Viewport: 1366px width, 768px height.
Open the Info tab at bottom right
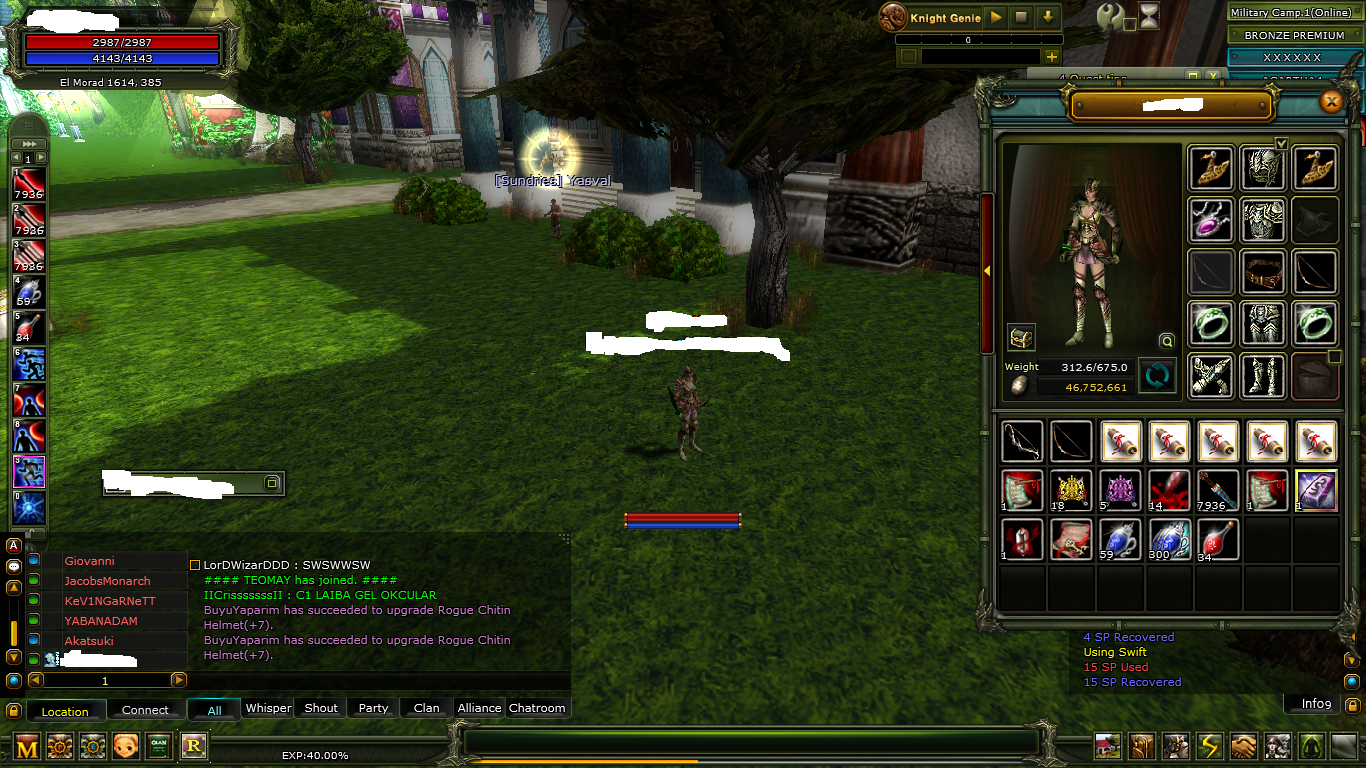point(1316,704)
